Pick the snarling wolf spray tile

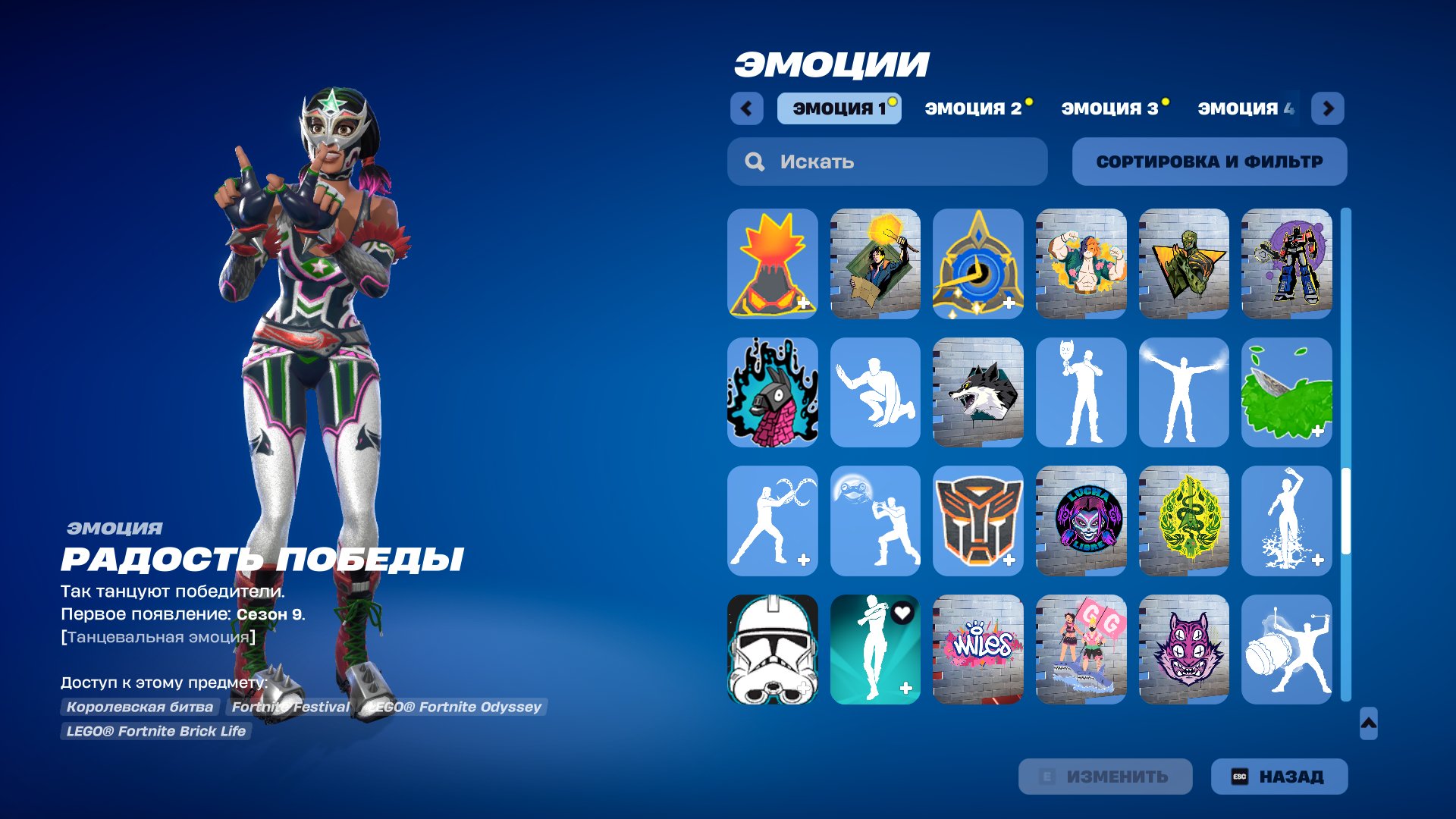(977, 392)
